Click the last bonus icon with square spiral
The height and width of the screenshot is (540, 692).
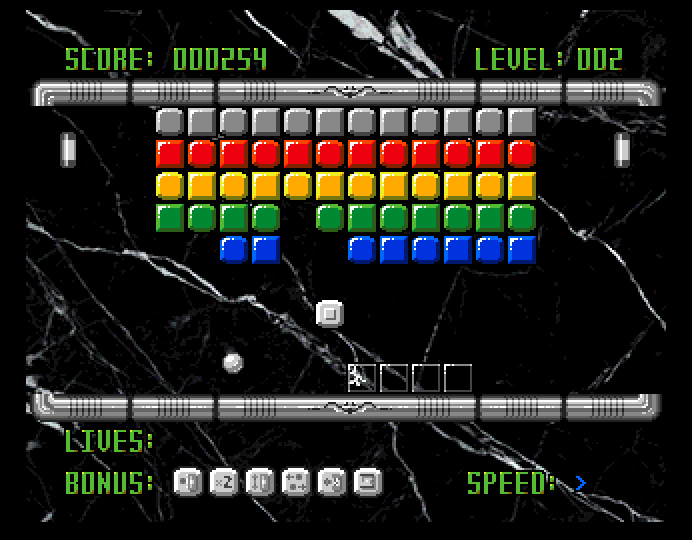click(x=368, y=483)
